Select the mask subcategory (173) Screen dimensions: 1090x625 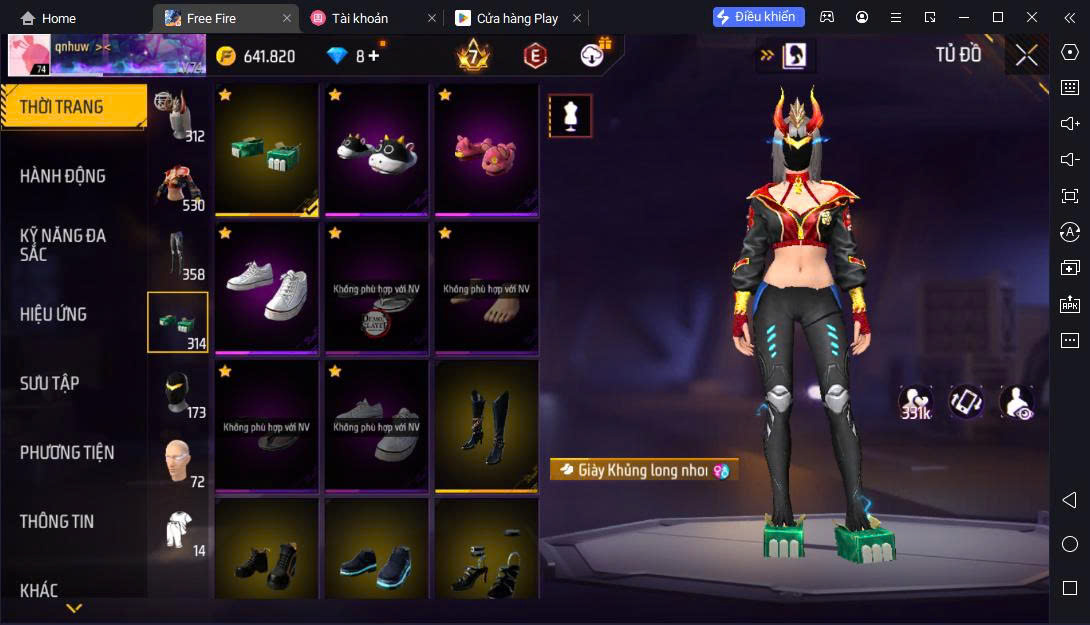click(x=178, y=393)
